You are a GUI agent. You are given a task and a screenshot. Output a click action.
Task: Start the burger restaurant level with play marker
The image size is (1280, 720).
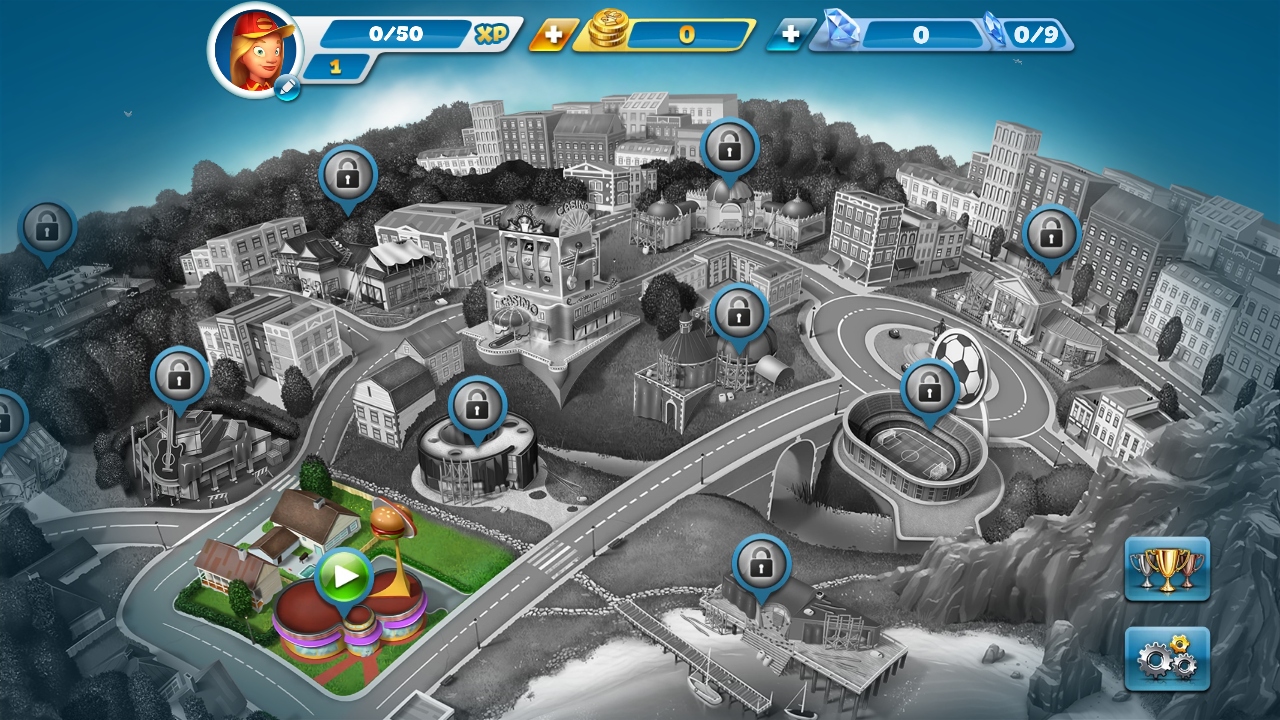(345, 576)
